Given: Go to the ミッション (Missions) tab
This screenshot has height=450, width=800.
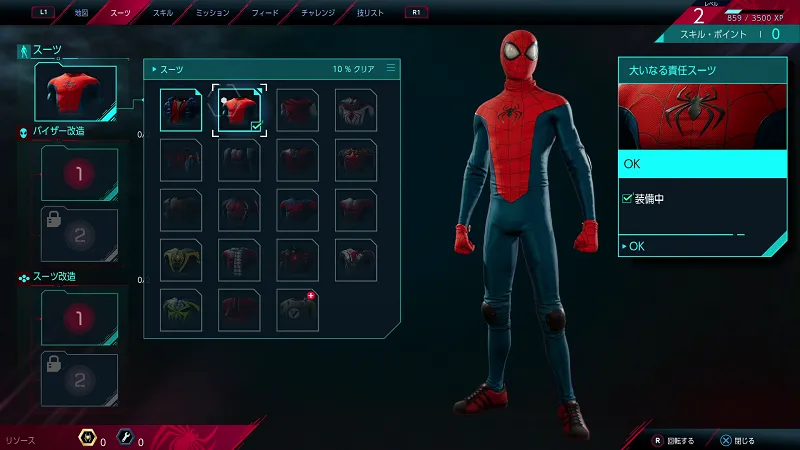Looking at the screenshot, I should 213,13.
